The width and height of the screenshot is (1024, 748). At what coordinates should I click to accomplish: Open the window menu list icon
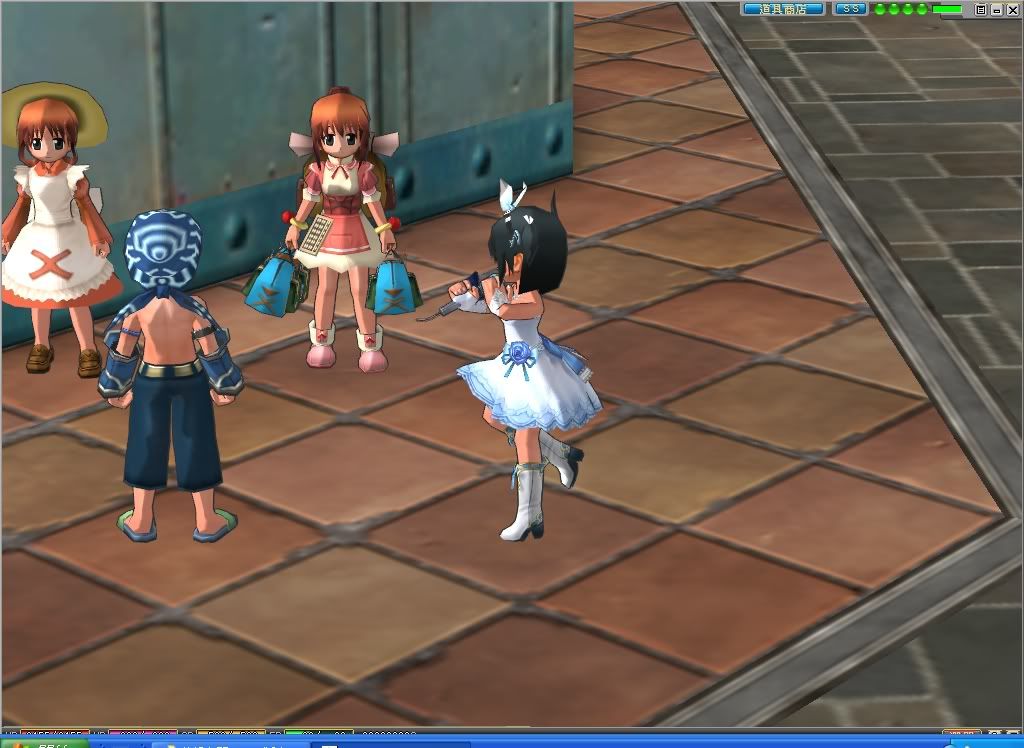click(981, 9)
